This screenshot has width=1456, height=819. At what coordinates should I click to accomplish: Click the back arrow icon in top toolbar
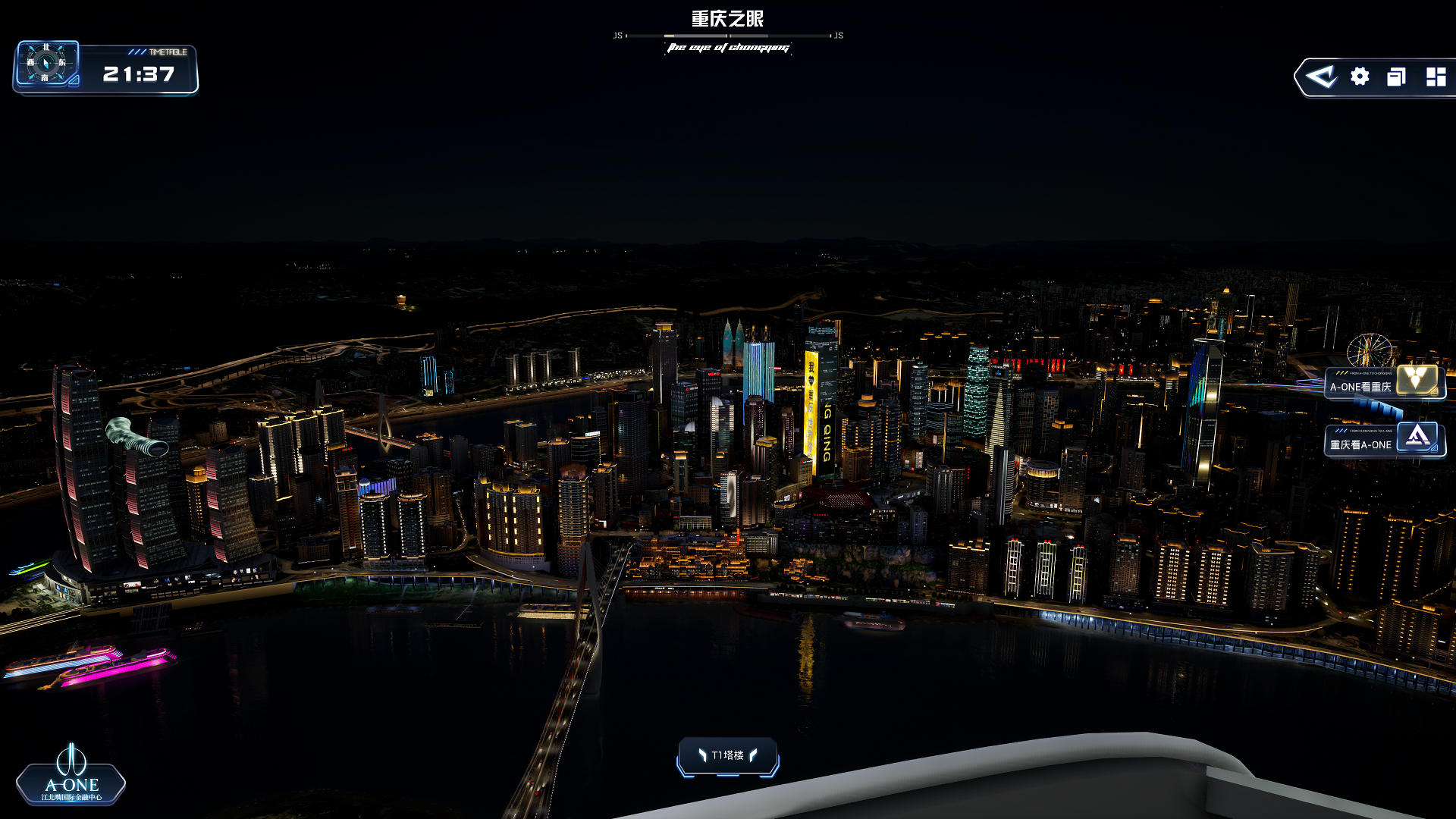point(1322,77)
